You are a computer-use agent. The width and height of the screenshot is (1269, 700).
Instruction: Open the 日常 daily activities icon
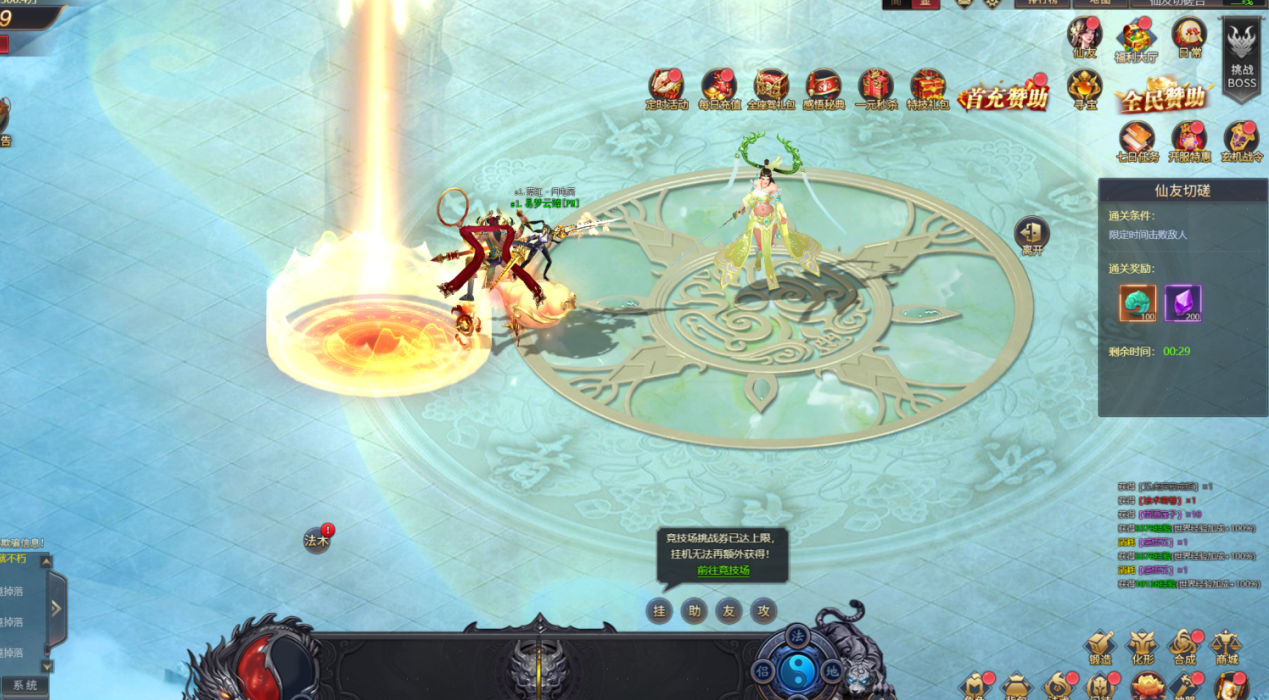point(1189,37)
